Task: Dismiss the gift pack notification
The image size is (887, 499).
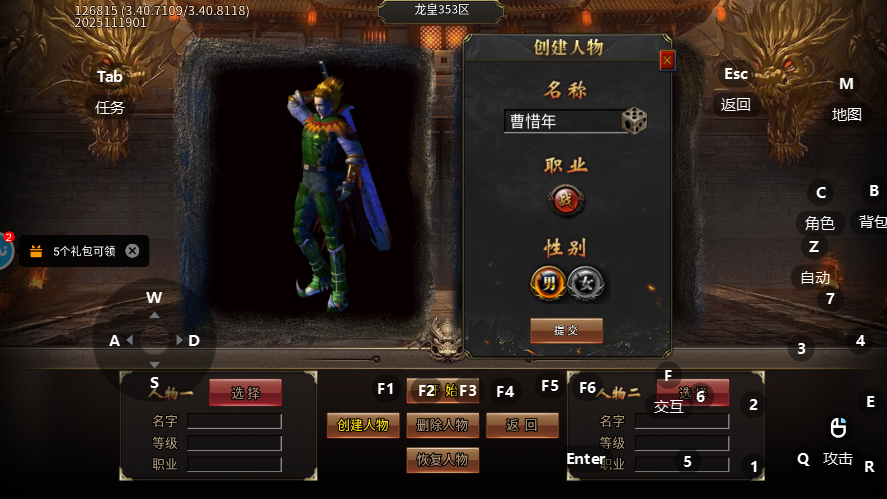Action: (132, 251)
